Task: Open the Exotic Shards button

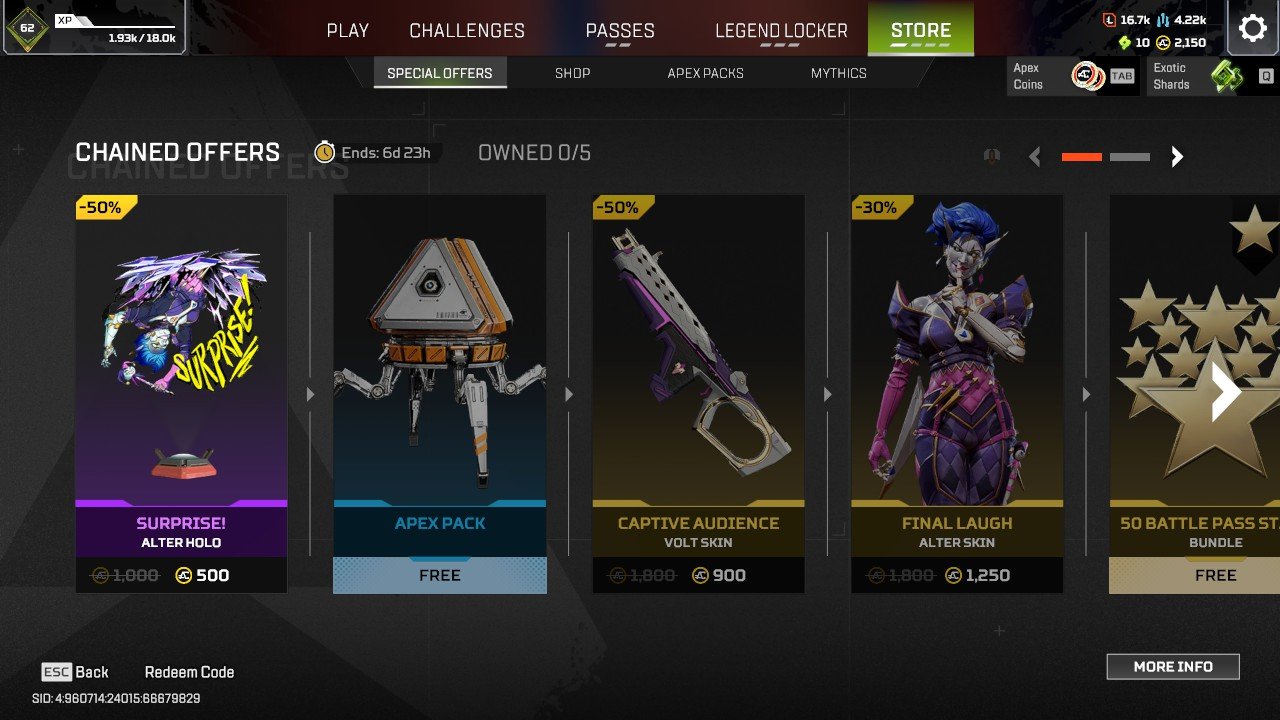Action: [1212, 76]
